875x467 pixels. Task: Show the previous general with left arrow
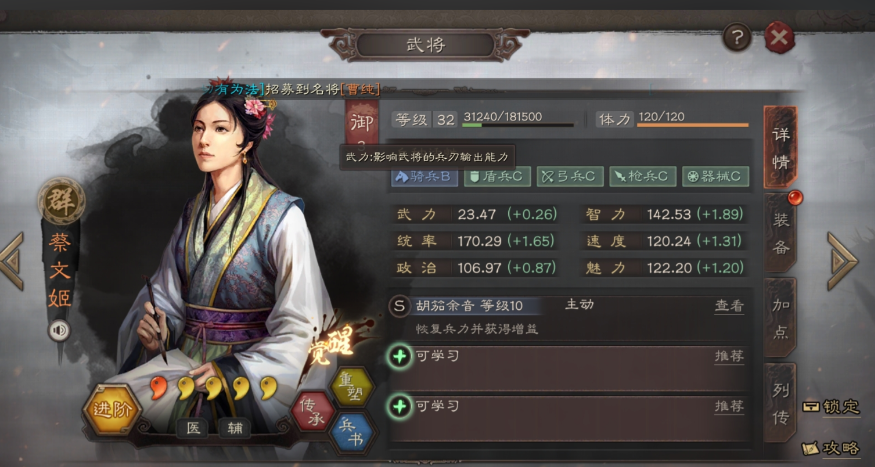pyautogui.click(x=12, y=261)
